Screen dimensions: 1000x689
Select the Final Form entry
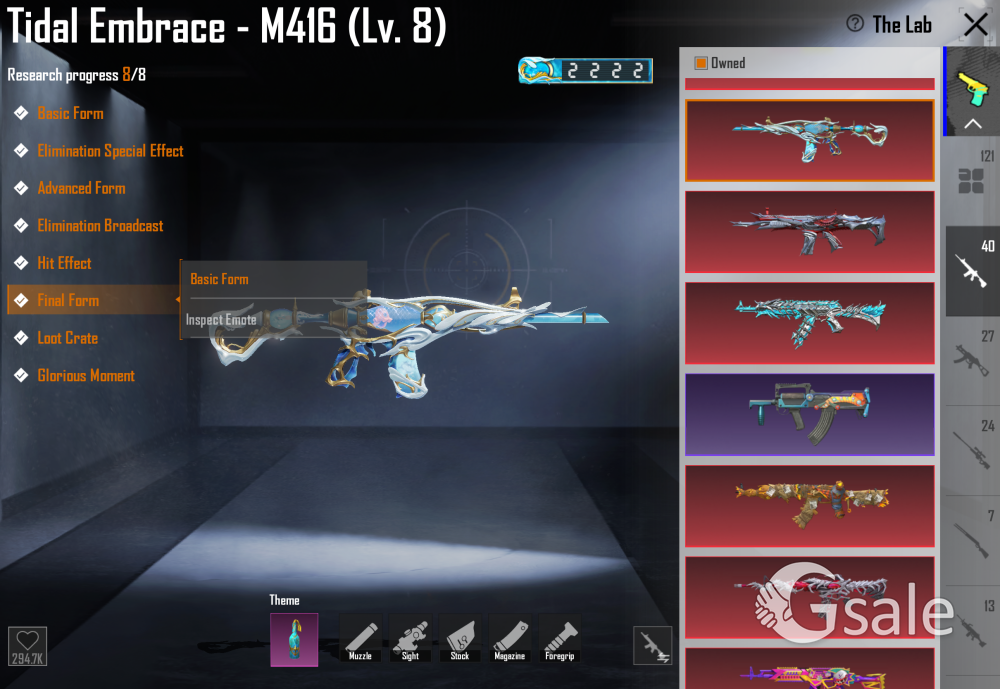[68, 300]
